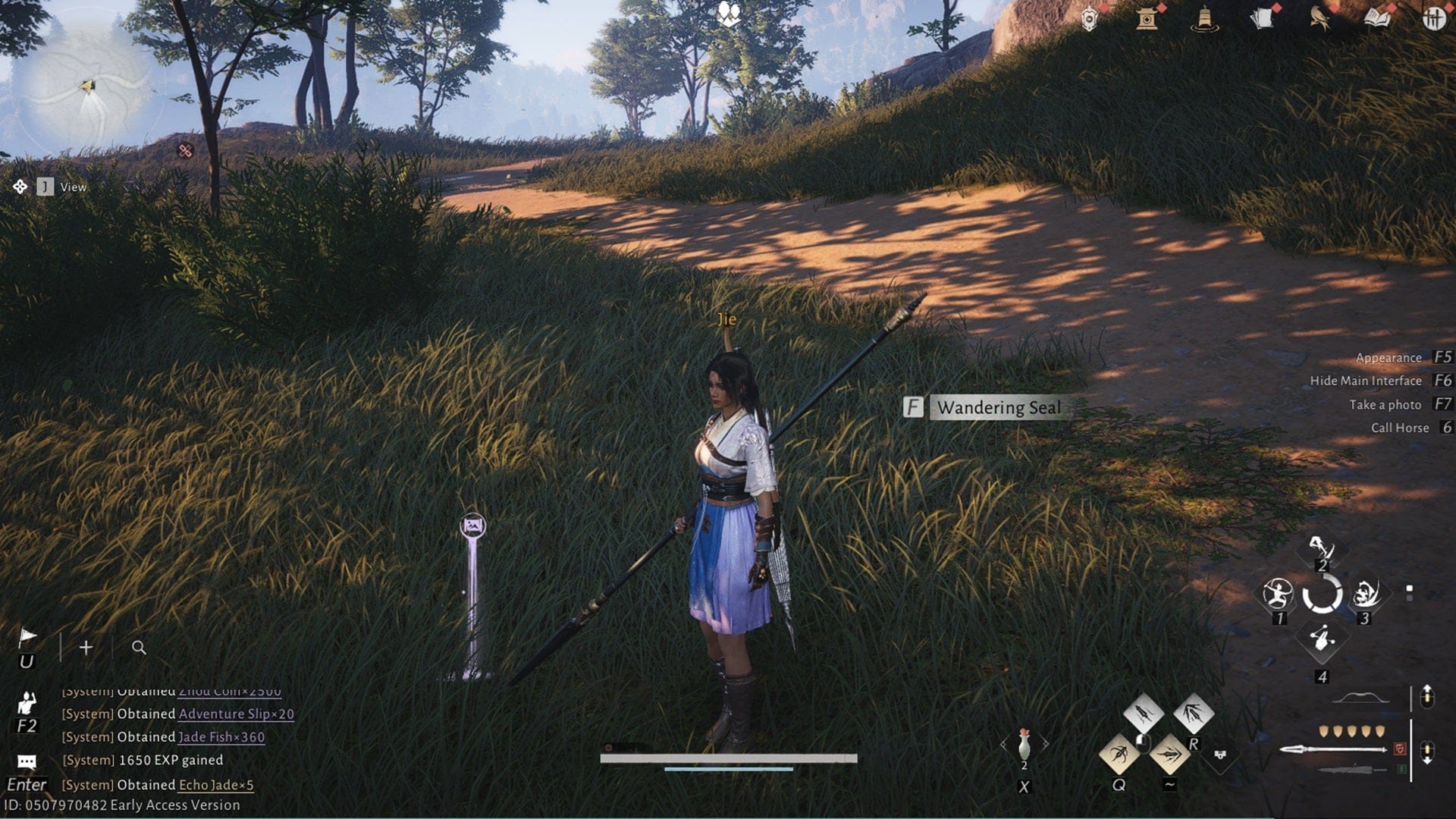Open the magnifying glass search icon
The image size is (1456, 819).
coord(139,648)
